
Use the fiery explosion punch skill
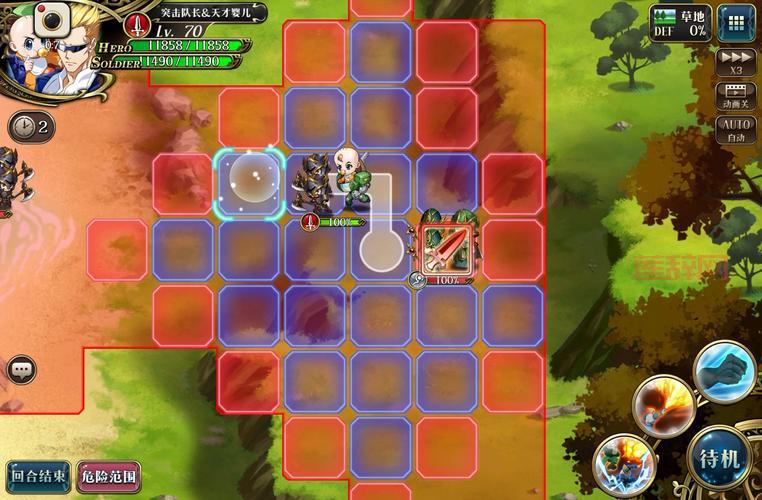pos(664,405)
